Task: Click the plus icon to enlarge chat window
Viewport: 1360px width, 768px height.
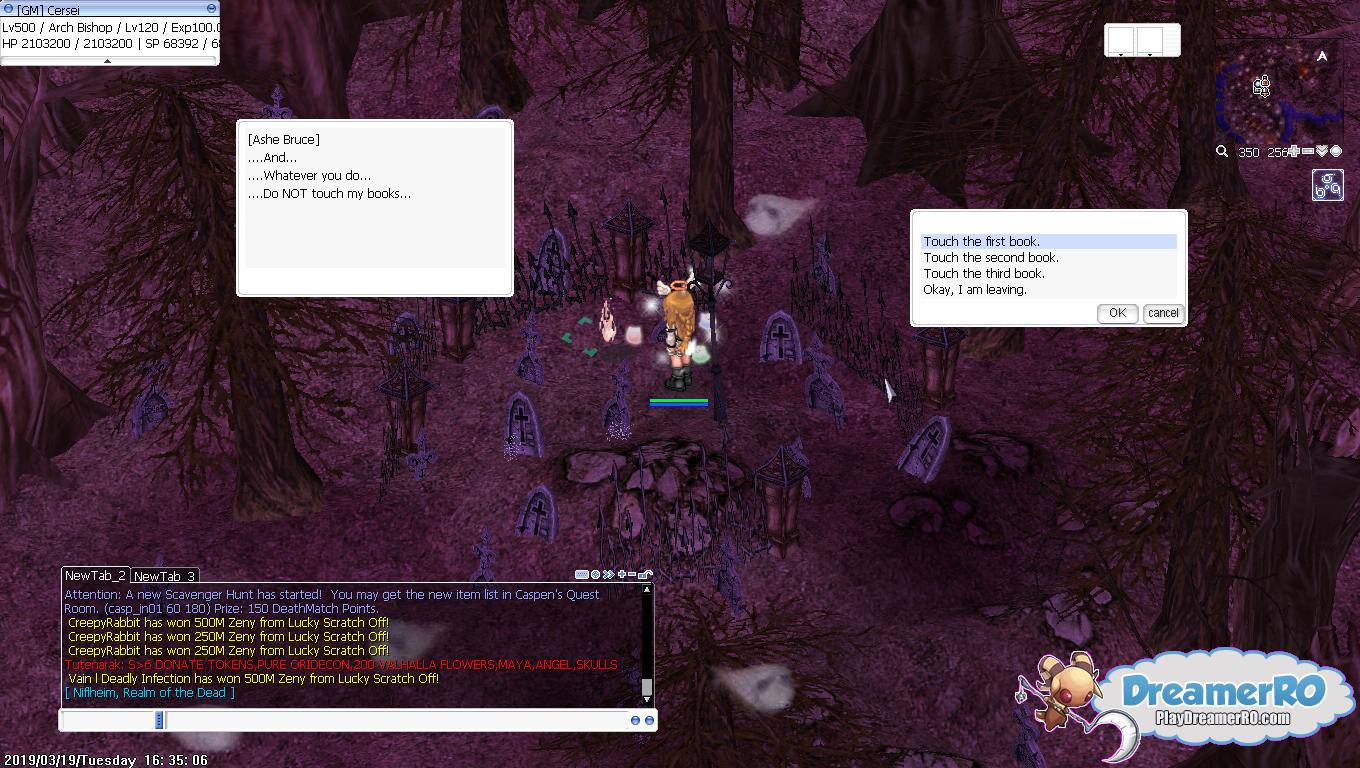Action: click(x=620, y=573)
